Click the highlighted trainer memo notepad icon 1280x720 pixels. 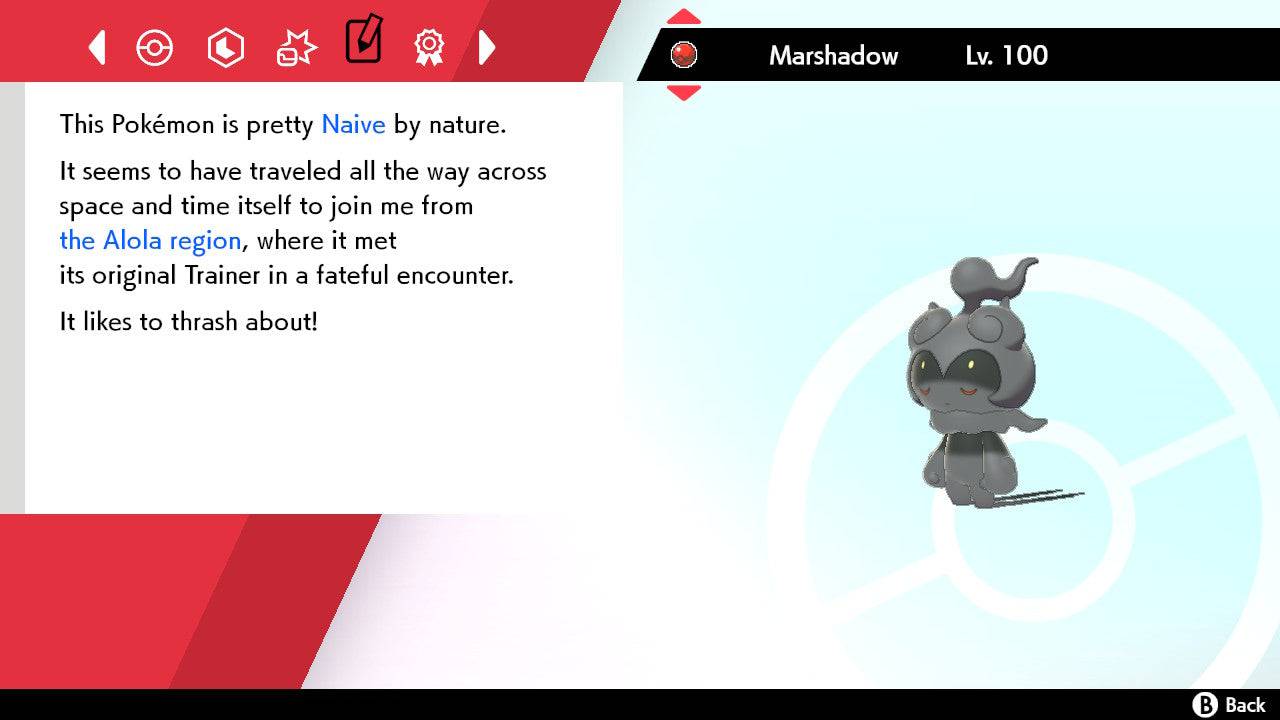(x=364, y=43)
